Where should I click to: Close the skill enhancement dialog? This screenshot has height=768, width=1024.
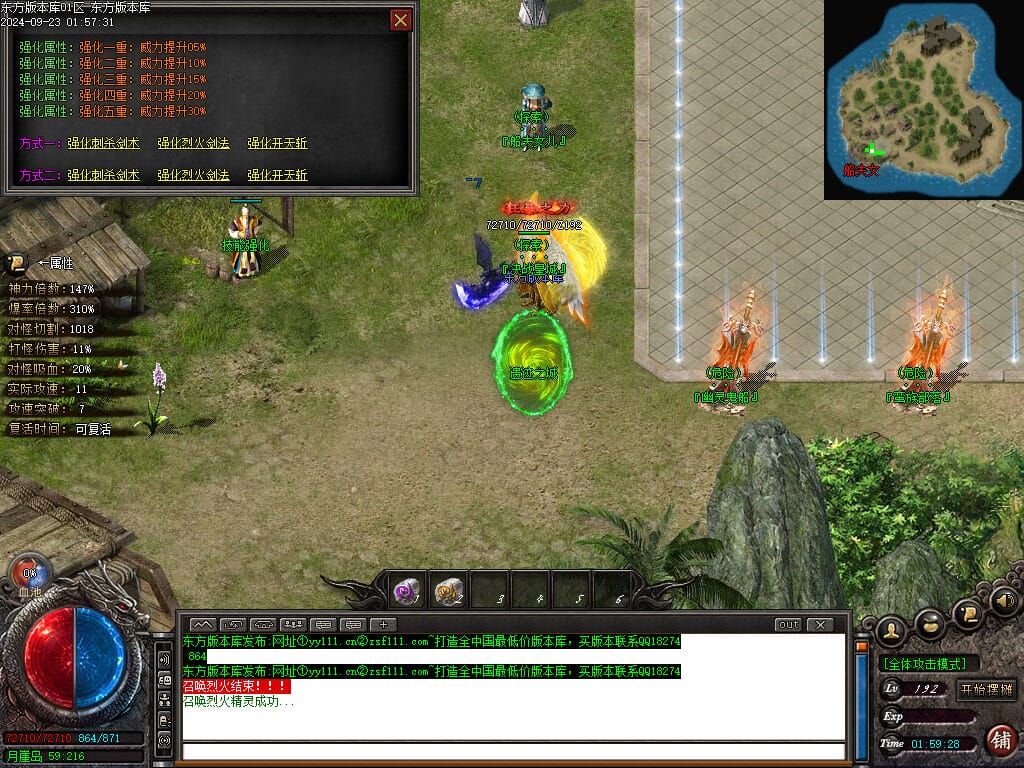coord(400,20)
